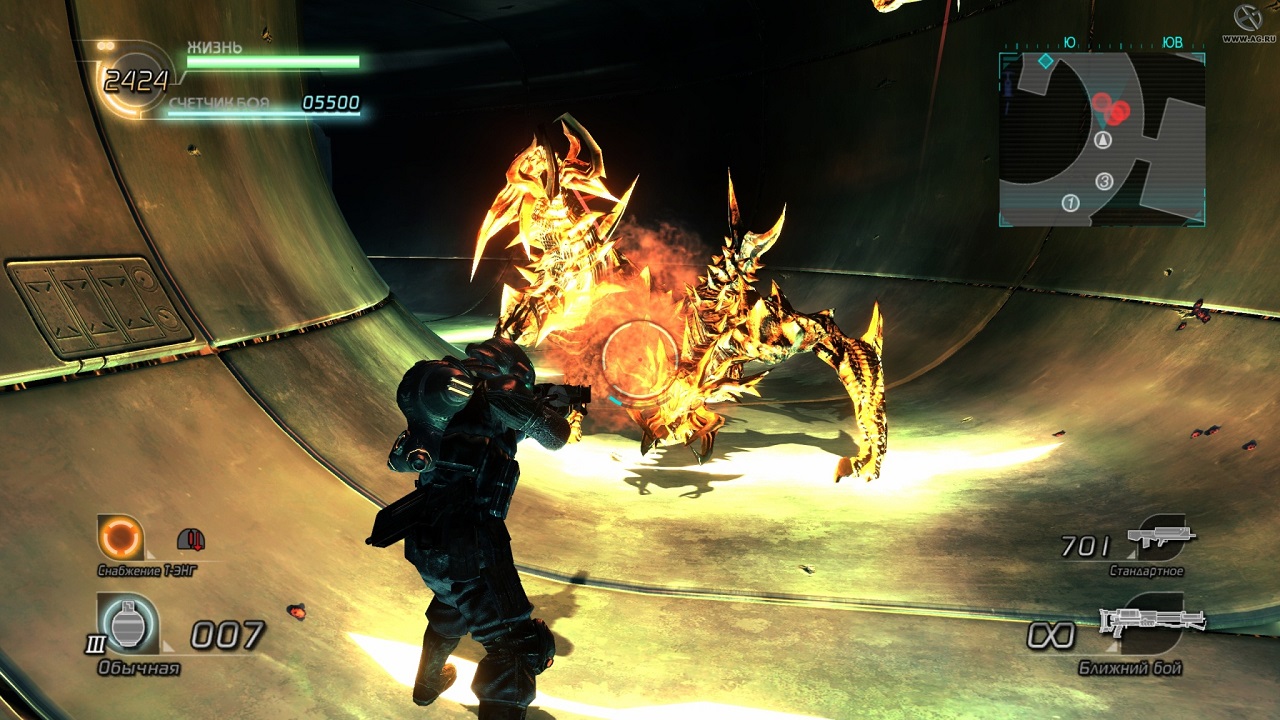Click the cyan diamond marker on minimap

click(x=1045, y=61)
